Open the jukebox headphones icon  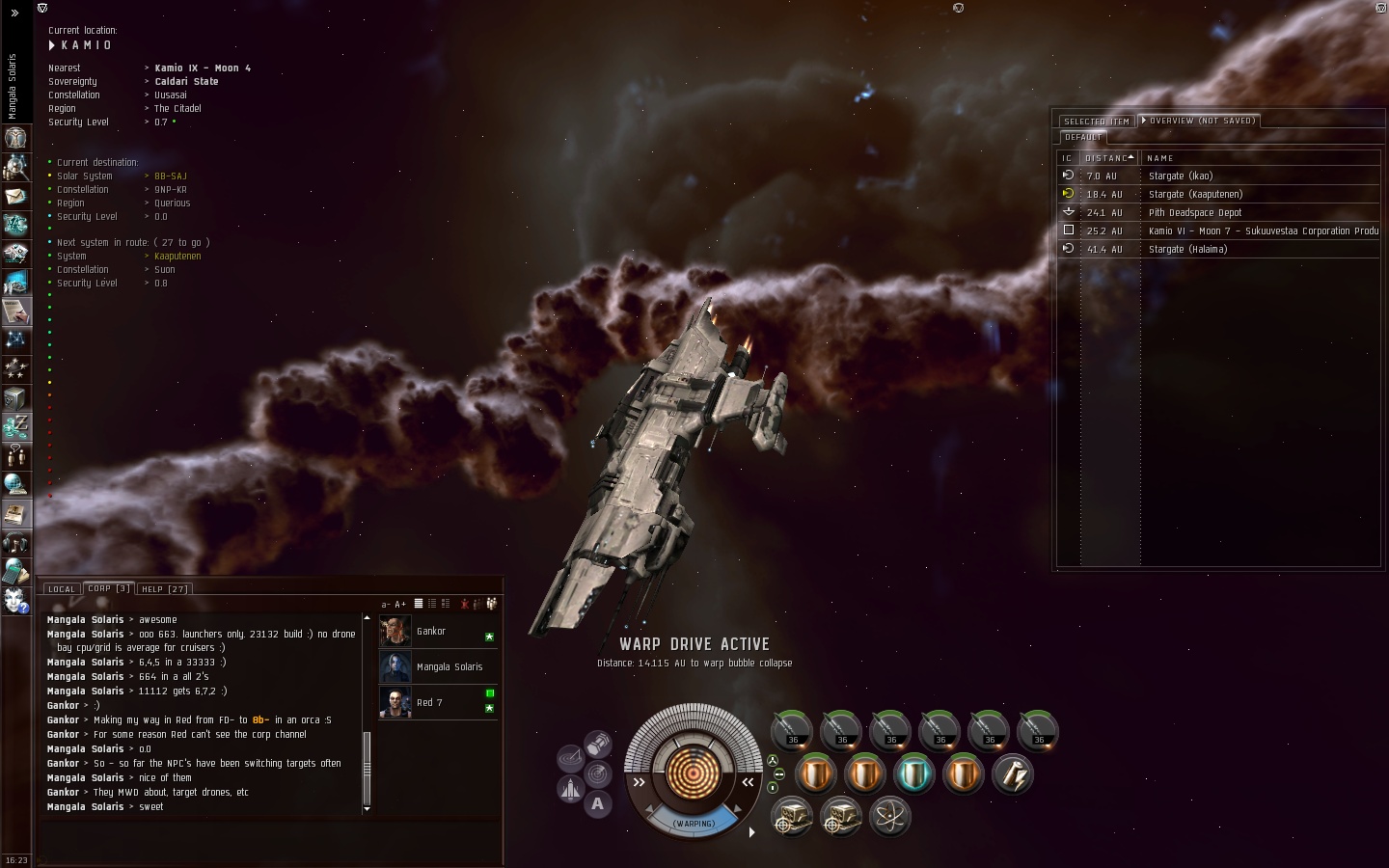(15, 542)
